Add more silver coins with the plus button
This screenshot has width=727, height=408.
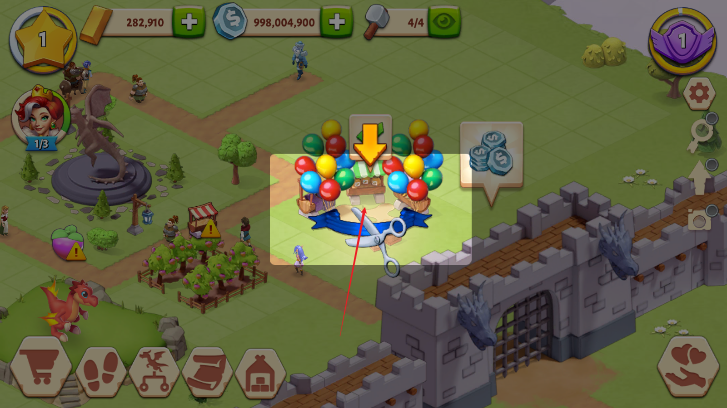[336, 21]
